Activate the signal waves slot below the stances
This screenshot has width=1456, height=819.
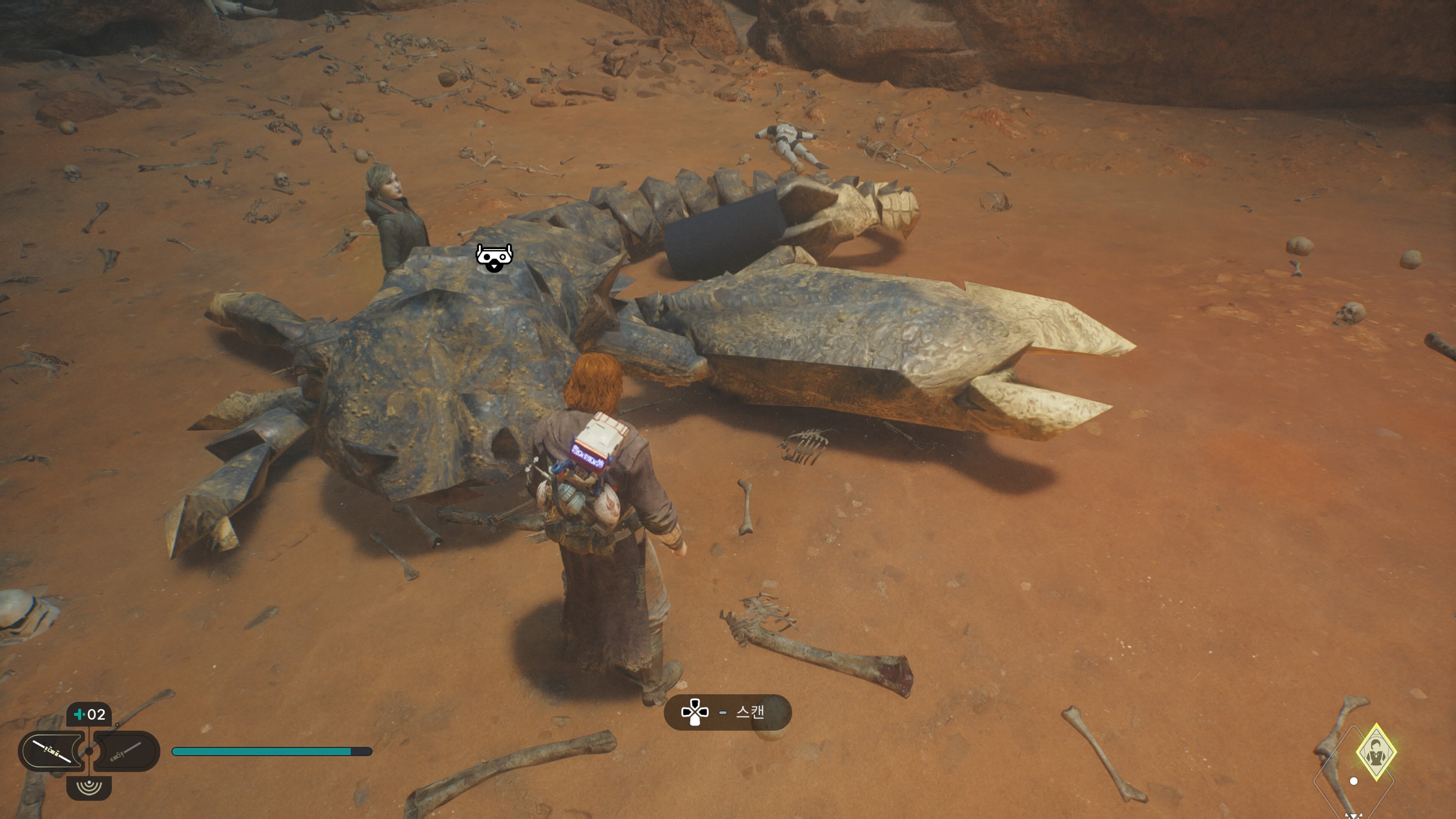(x=89, y=787)
